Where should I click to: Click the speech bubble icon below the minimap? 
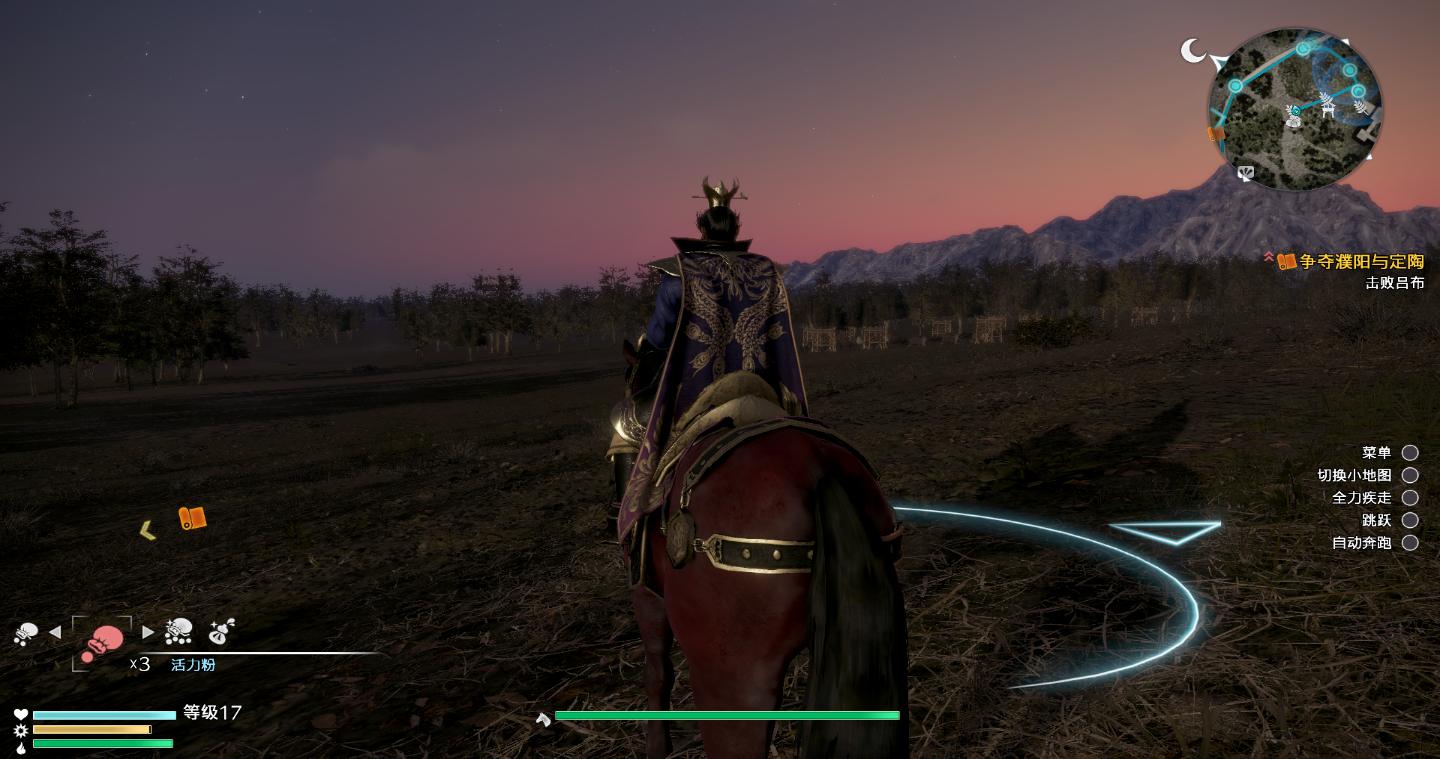tap(1245, 174)
